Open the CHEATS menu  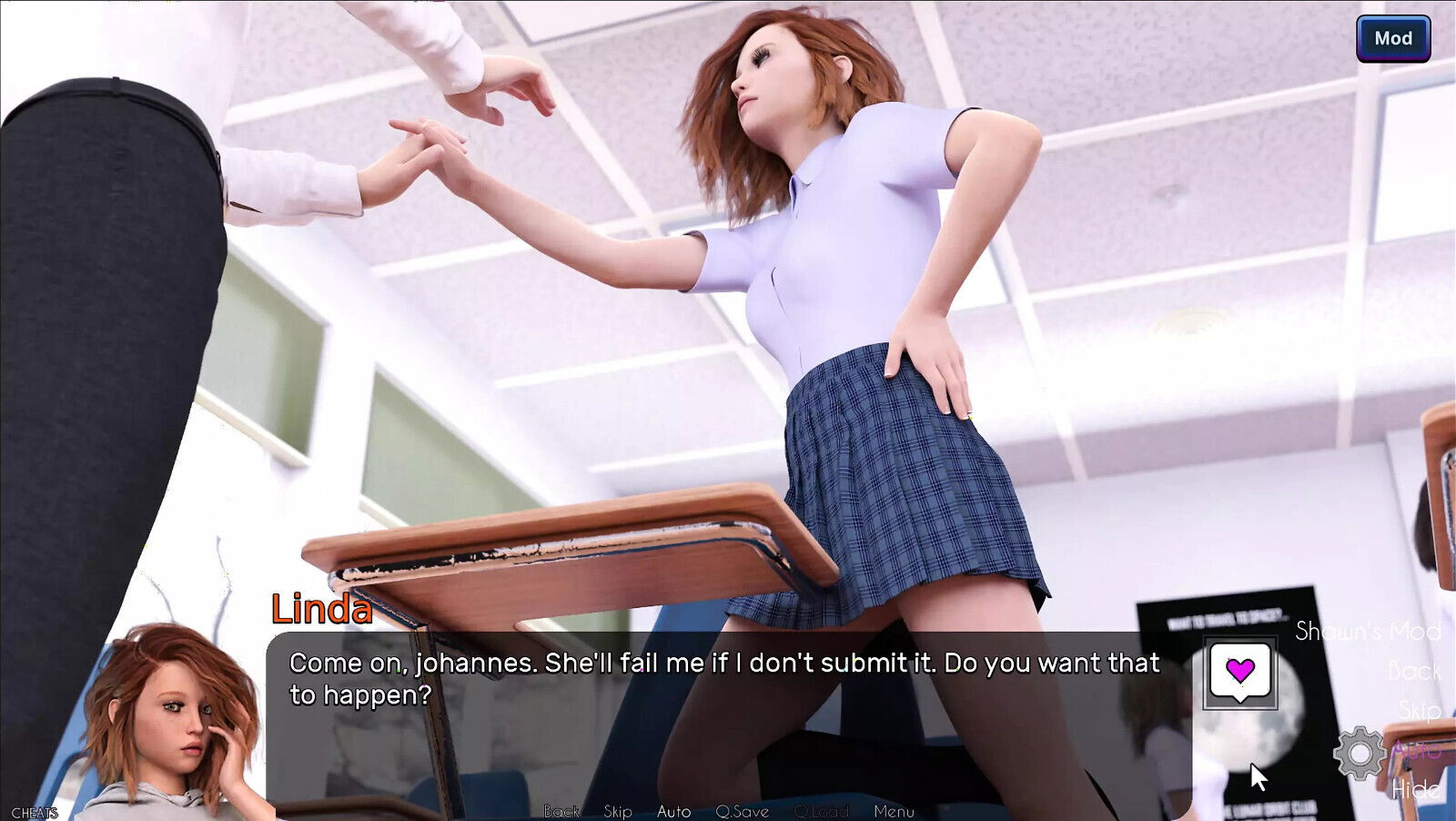[35, 813]
